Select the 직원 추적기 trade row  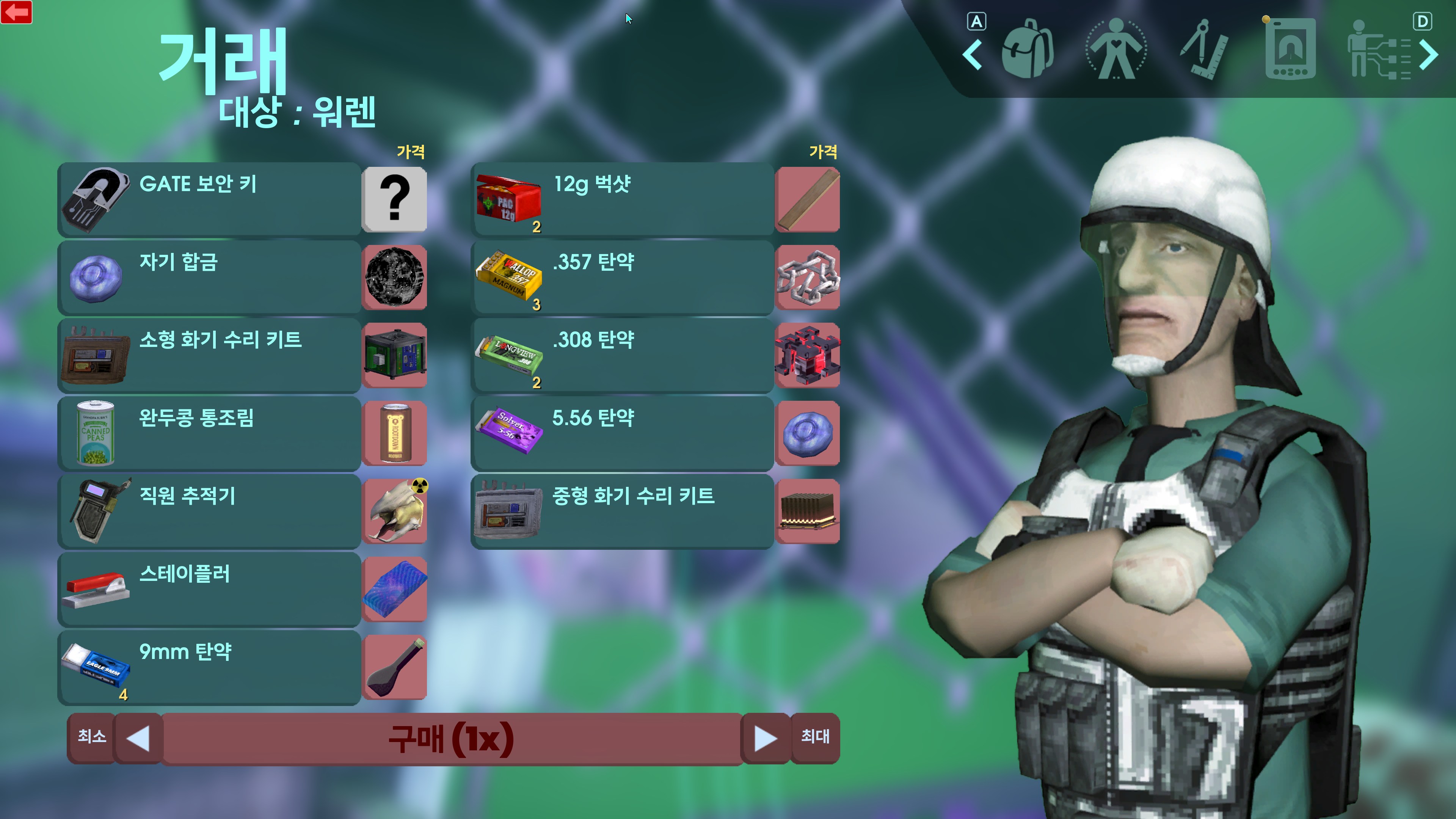(209, 511)
